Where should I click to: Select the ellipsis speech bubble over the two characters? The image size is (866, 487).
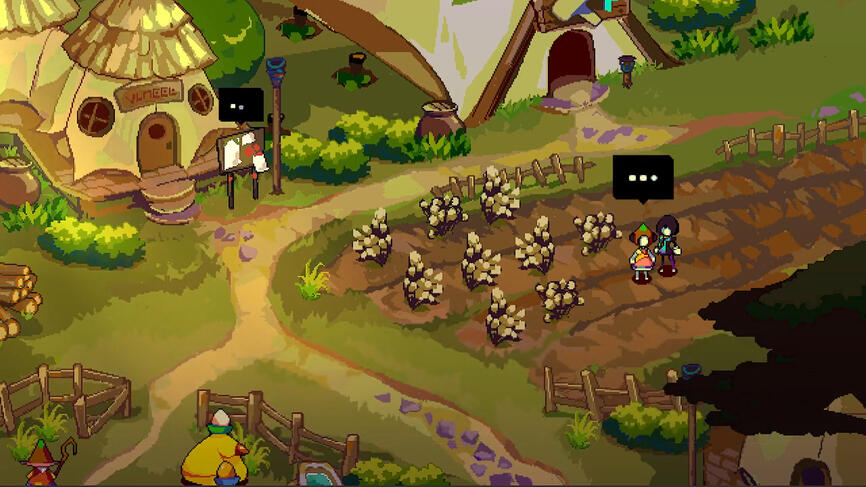[642, 177]
